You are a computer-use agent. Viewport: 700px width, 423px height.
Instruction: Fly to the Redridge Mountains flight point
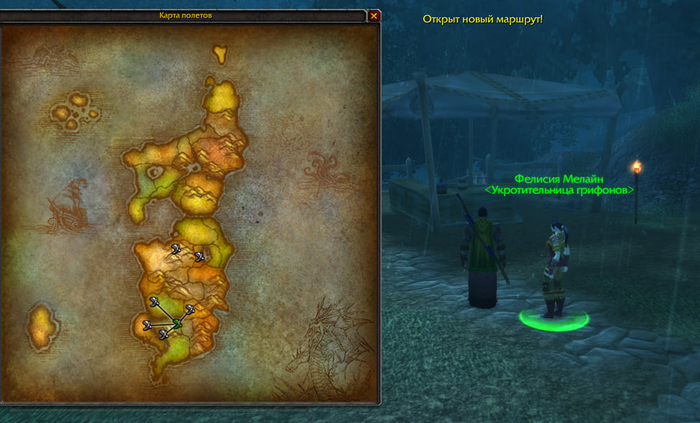[x=189, y=309]
